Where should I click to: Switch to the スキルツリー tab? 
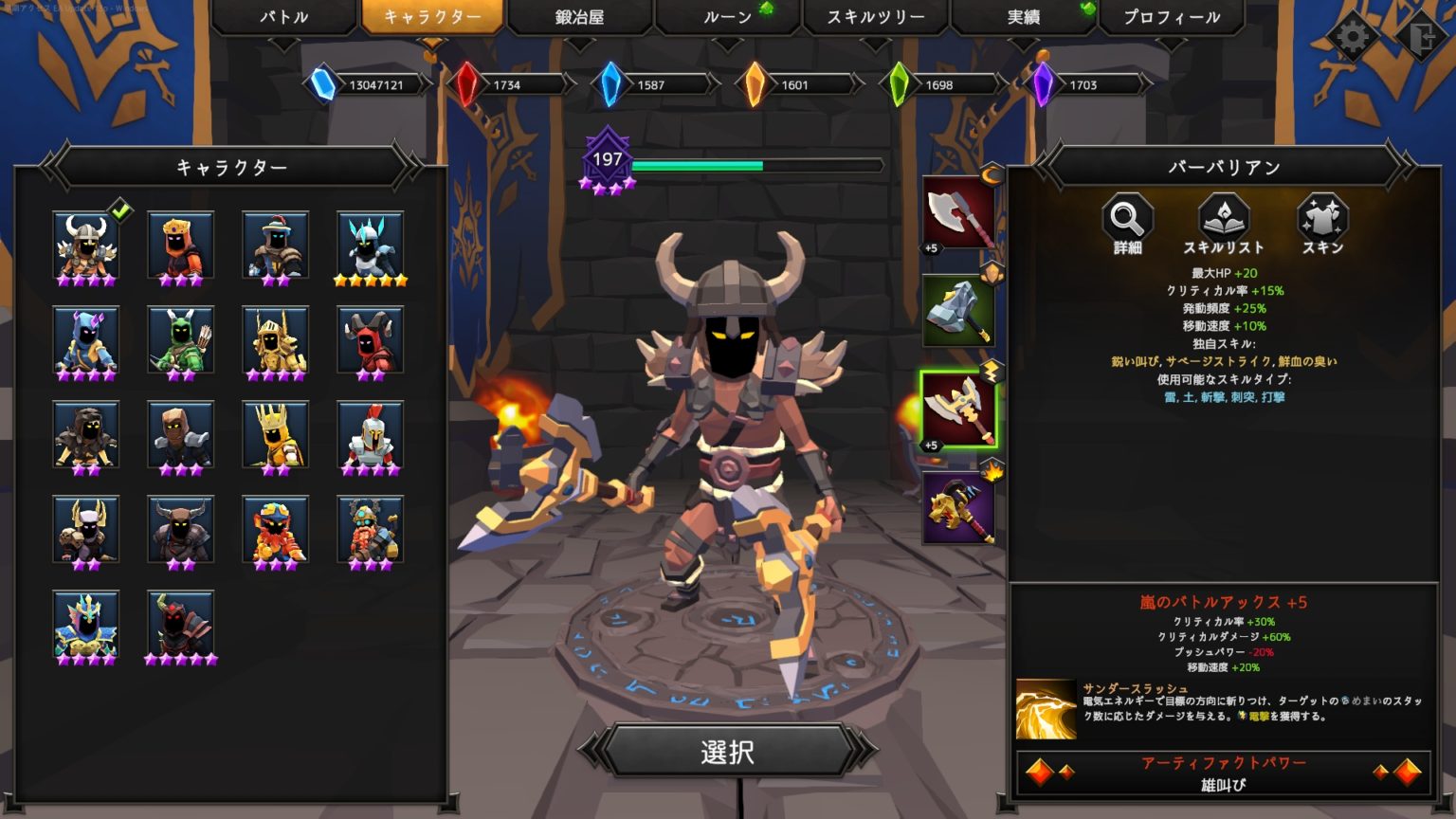point(874,17)
